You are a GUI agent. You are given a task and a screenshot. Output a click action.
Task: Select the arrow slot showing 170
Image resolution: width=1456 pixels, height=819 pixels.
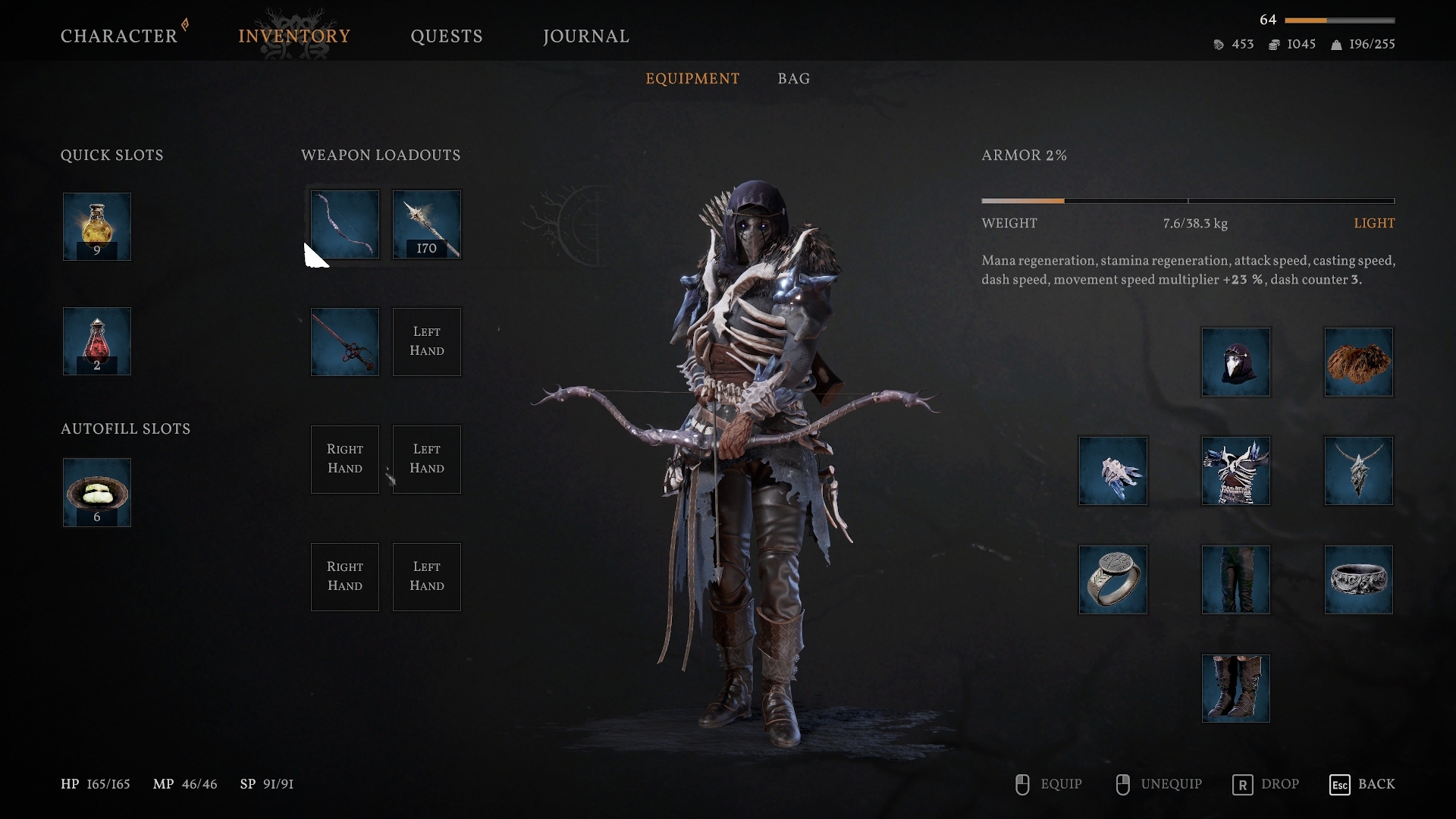[x=427, y=224]
